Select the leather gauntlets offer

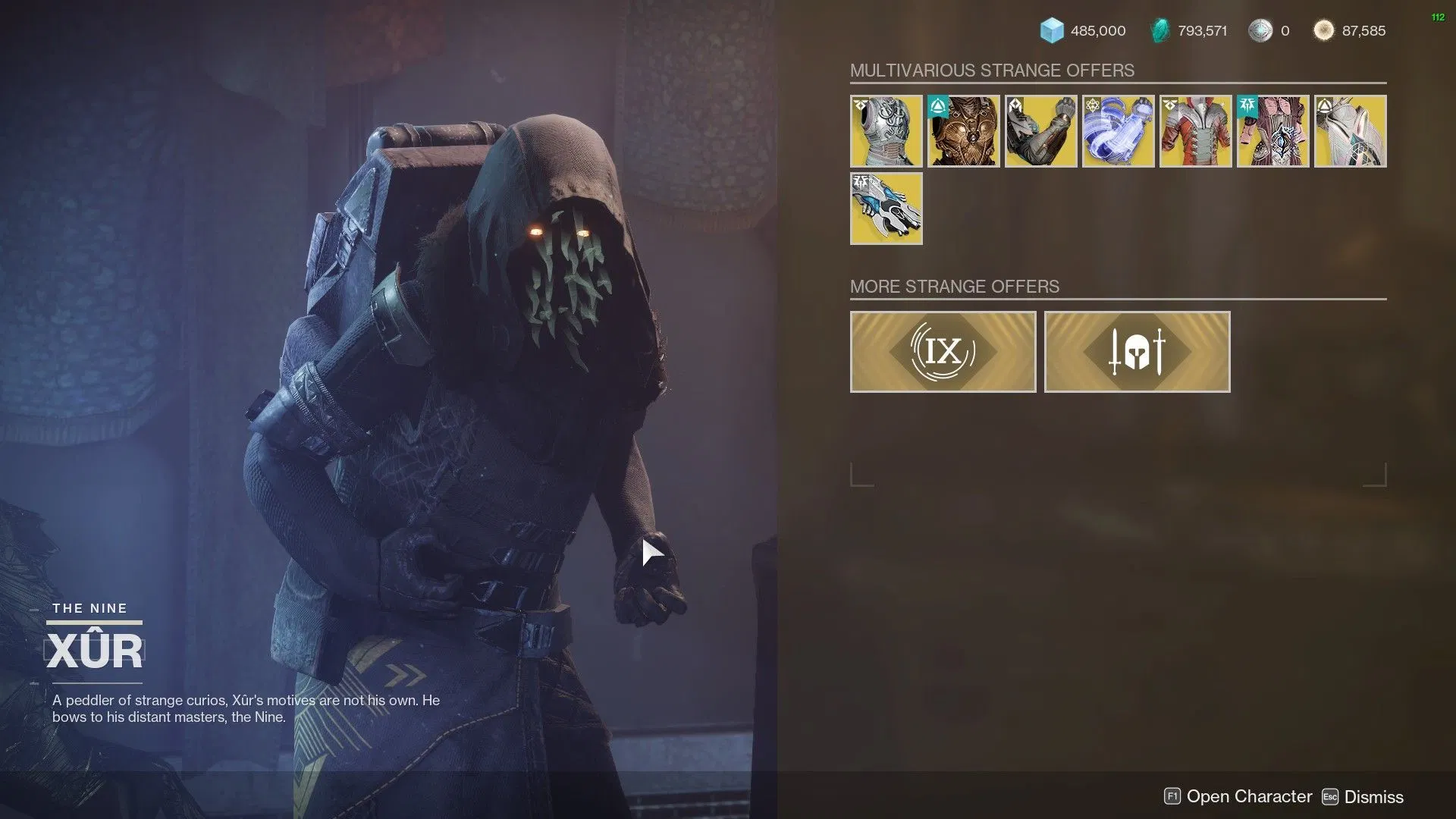click(x=1040, y=130)
